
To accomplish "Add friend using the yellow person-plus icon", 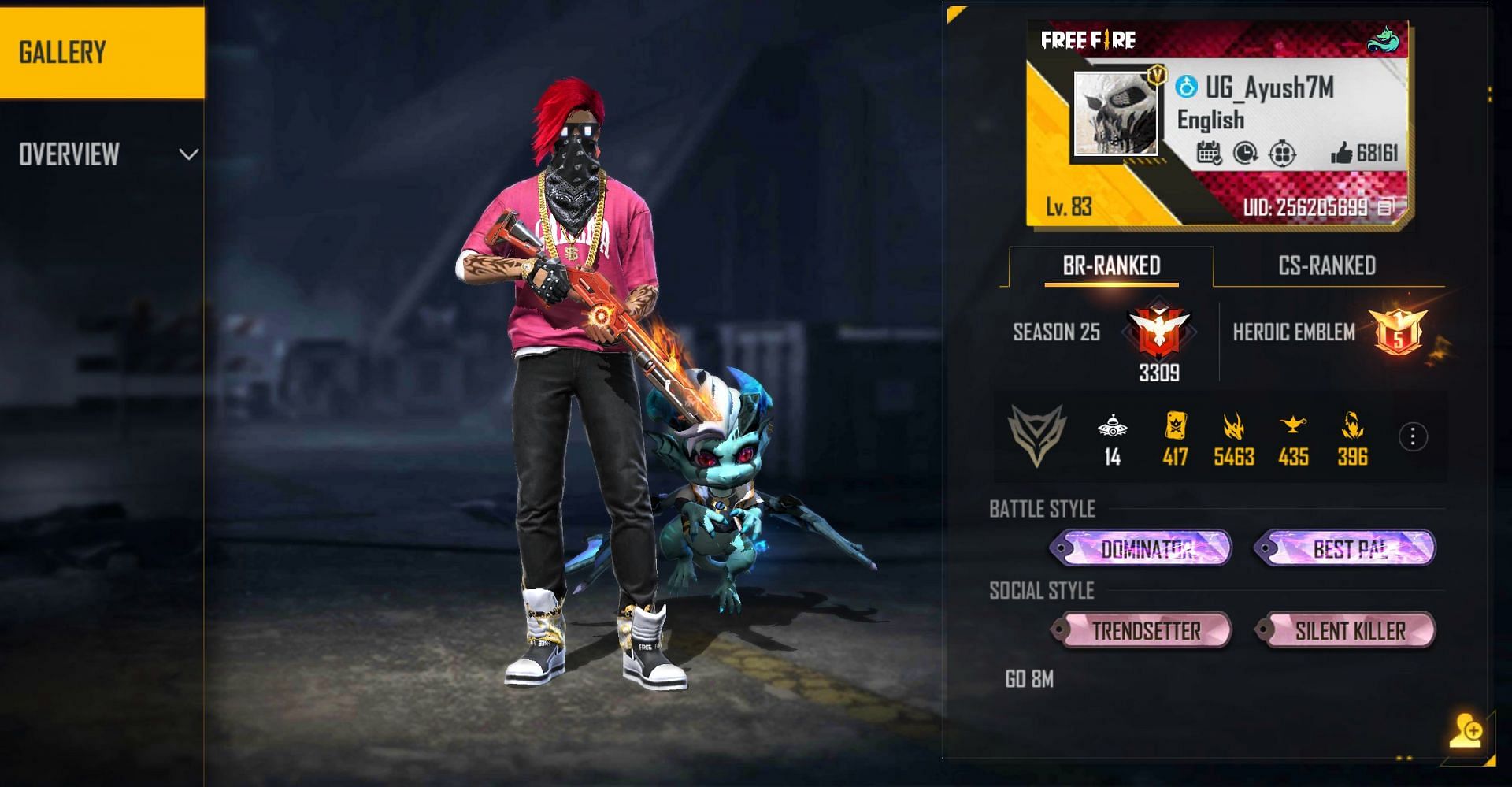I will point(1466,730).
